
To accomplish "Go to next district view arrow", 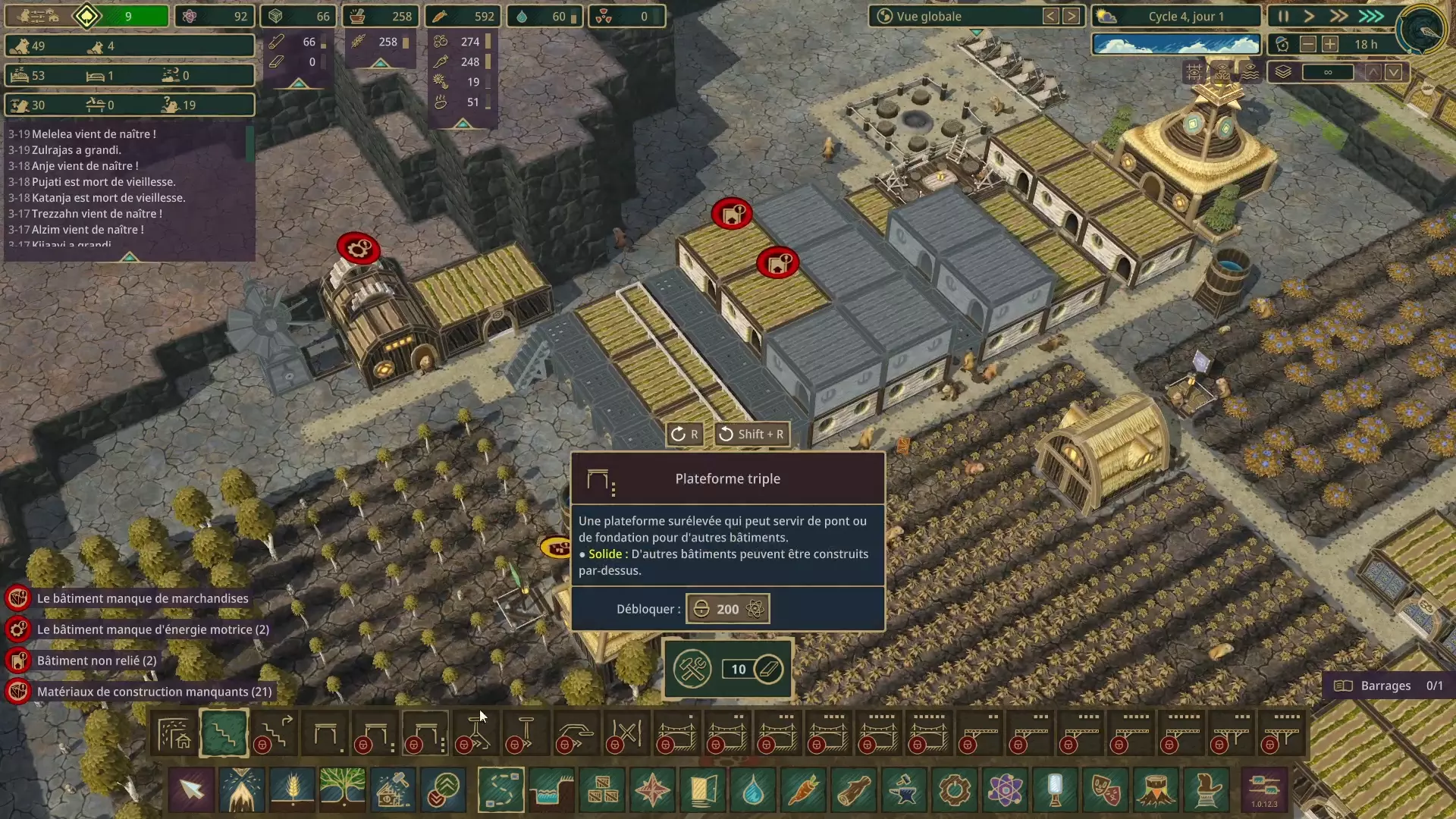I will point(1072,16).
